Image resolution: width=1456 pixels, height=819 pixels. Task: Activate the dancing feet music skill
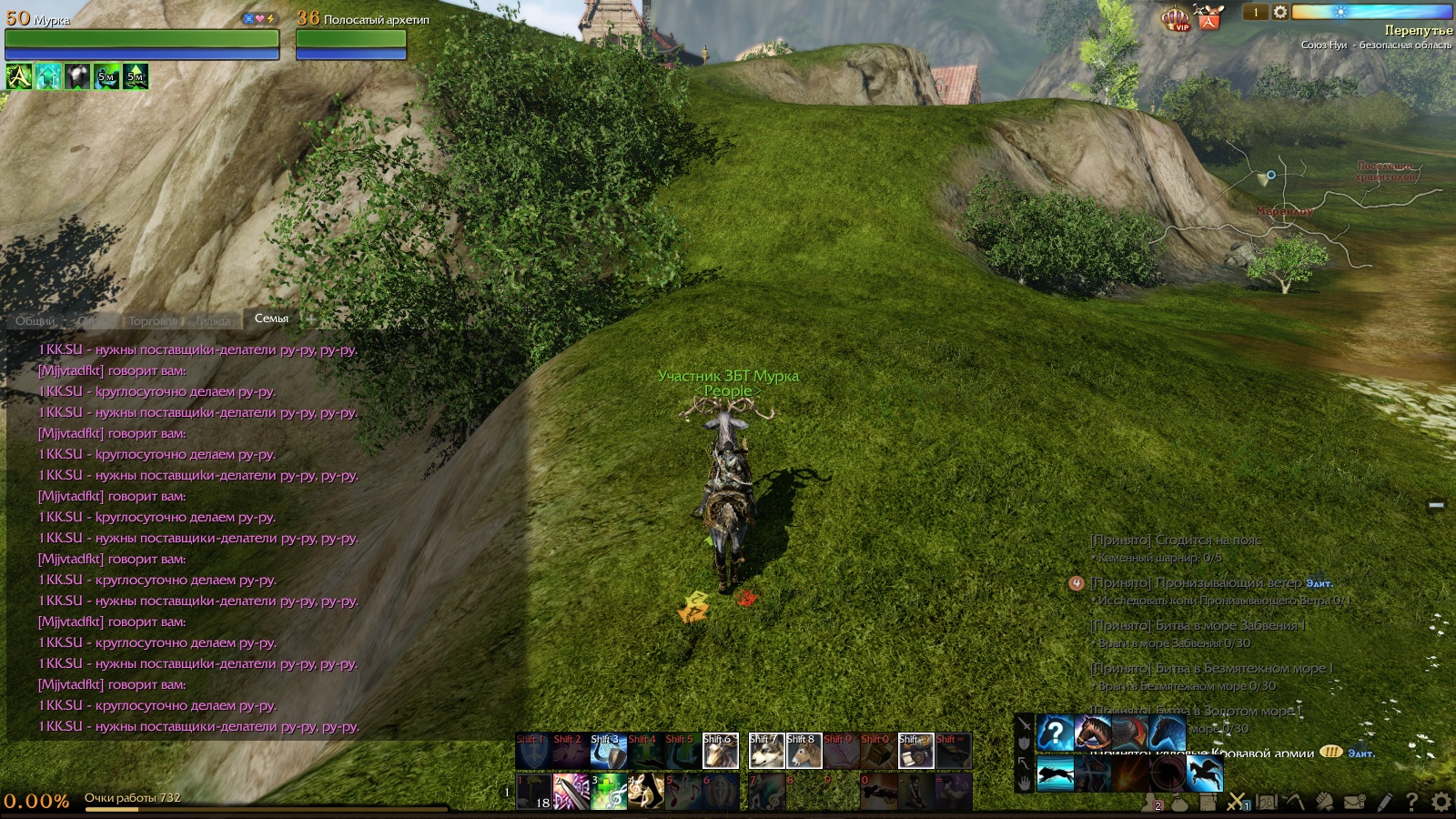click(645, 792)
